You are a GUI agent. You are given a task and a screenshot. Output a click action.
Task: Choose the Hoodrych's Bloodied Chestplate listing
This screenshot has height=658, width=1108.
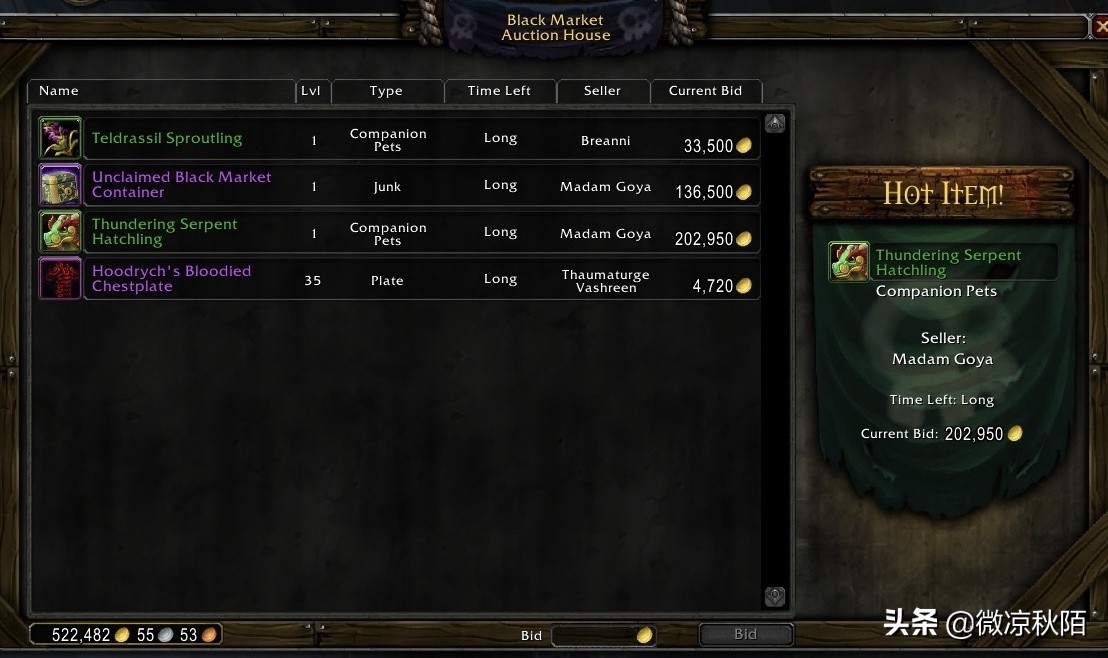tap(420, 279)
